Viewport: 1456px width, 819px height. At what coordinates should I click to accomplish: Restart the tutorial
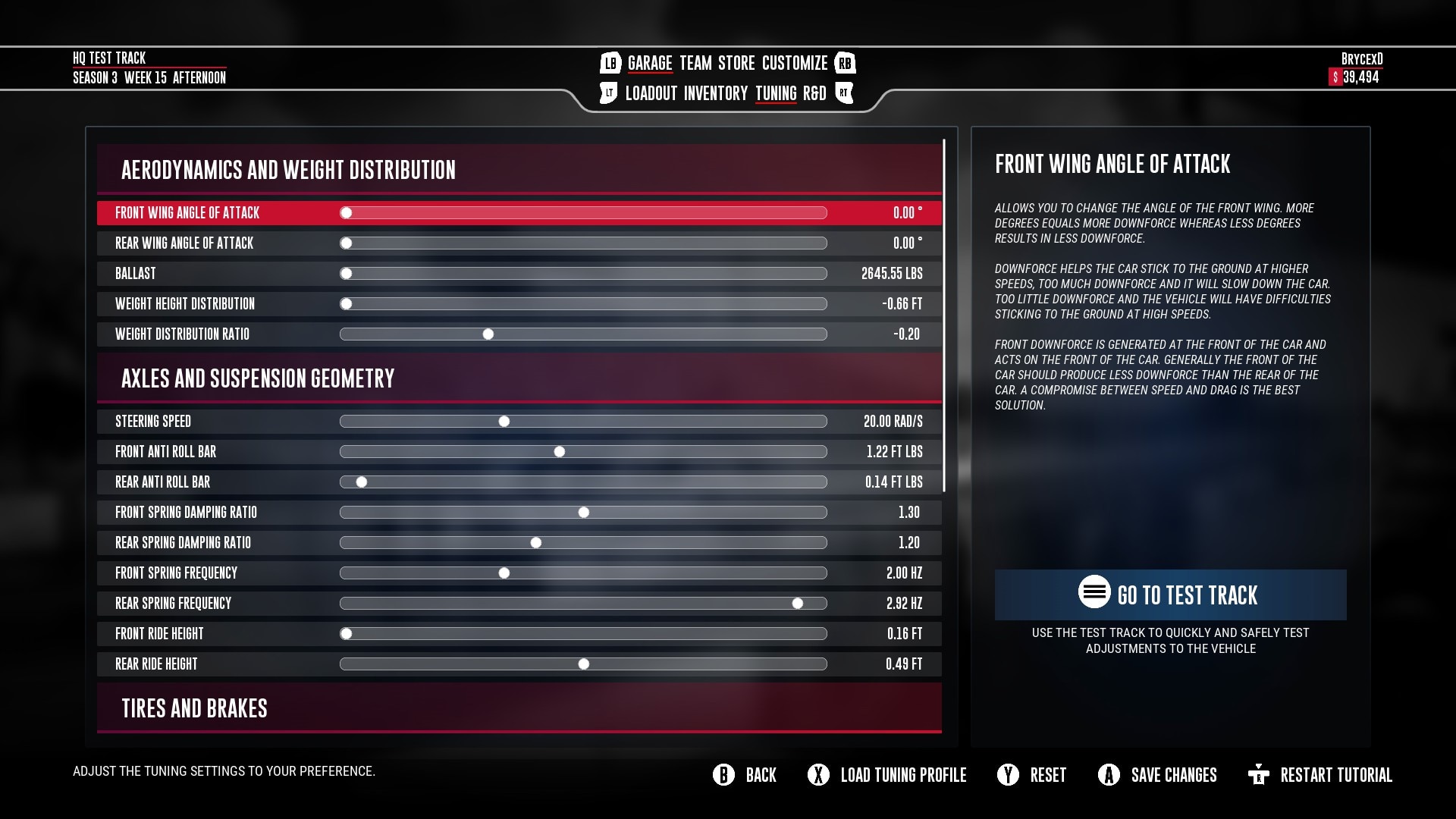(1320, 775)
